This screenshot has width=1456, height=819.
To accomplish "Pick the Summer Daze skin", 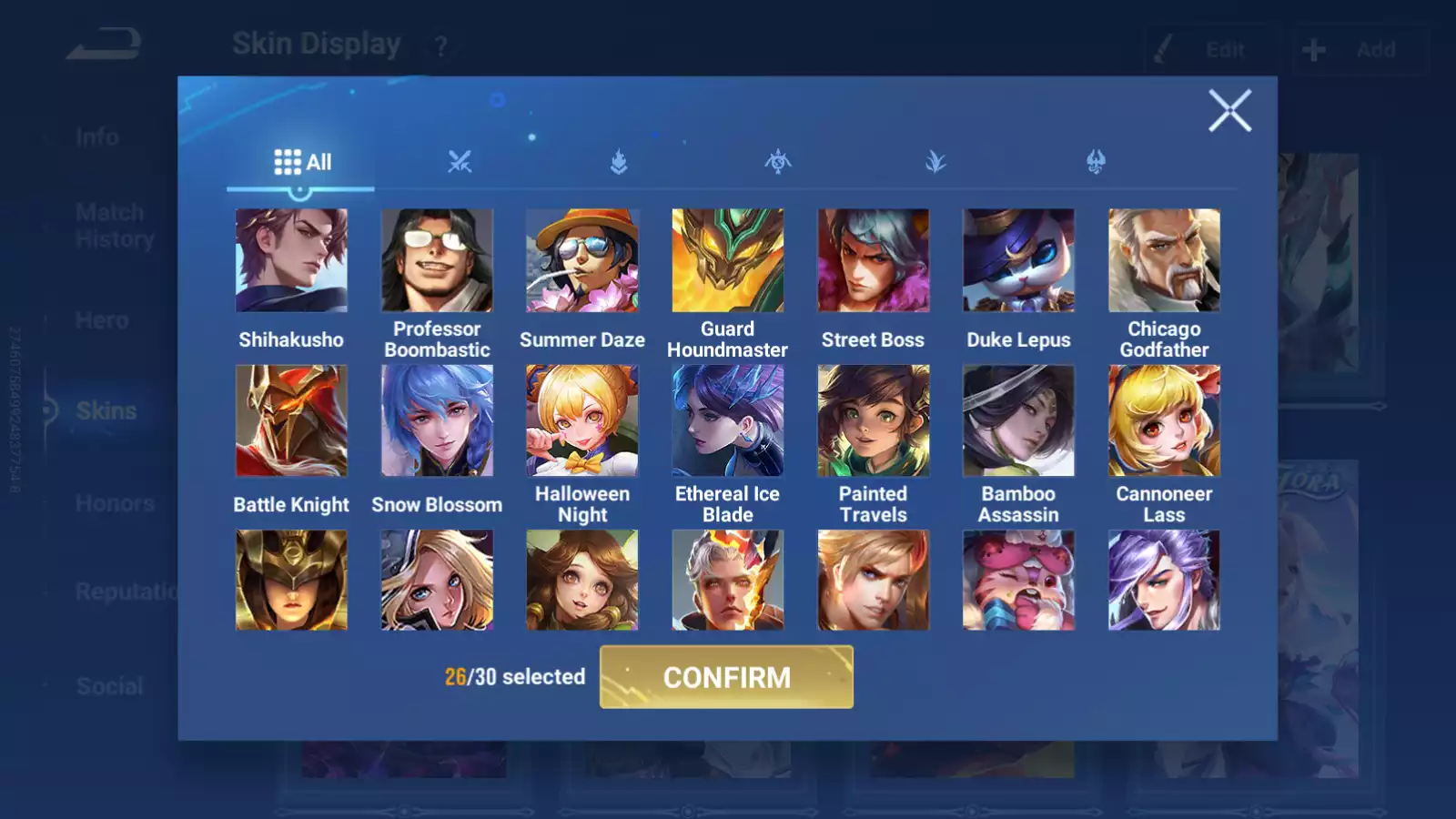I will coord(582,260).
